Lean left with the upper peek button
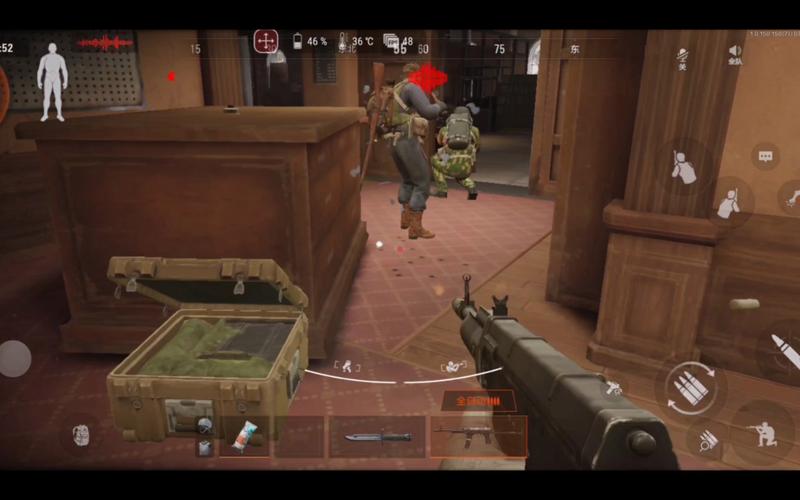 click(684, 169)
